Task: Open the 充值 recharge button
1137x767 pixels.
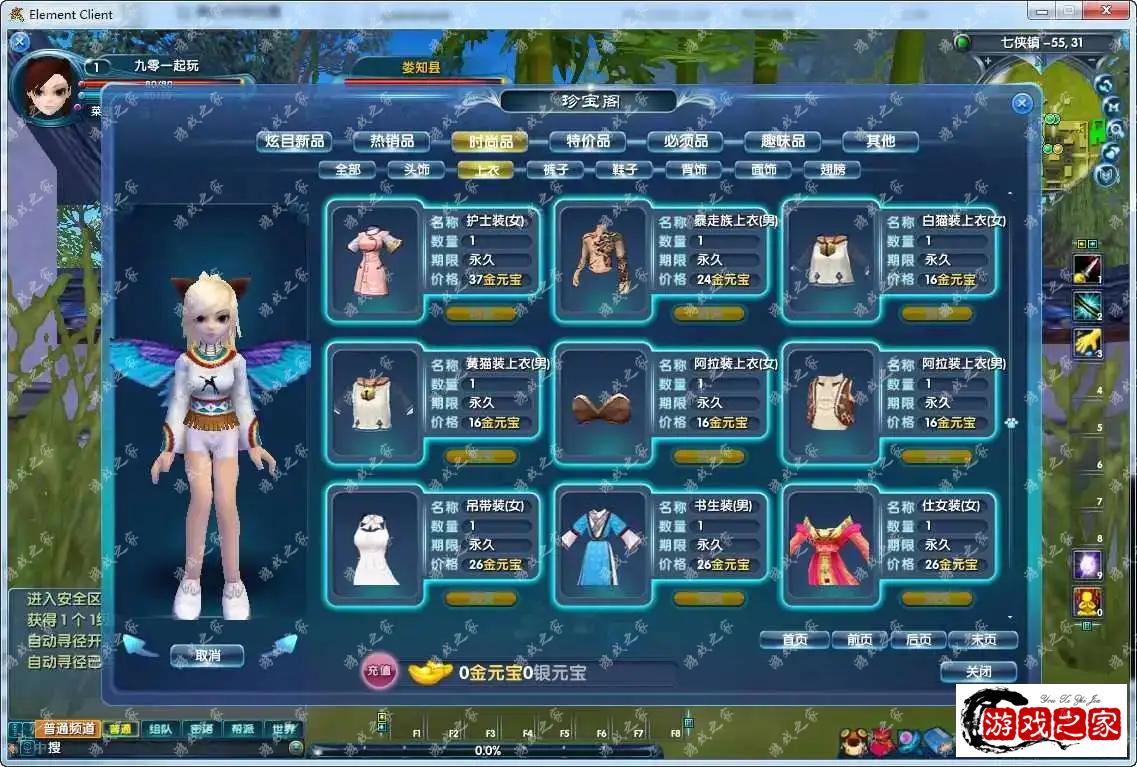Action: tap(379, 670)
